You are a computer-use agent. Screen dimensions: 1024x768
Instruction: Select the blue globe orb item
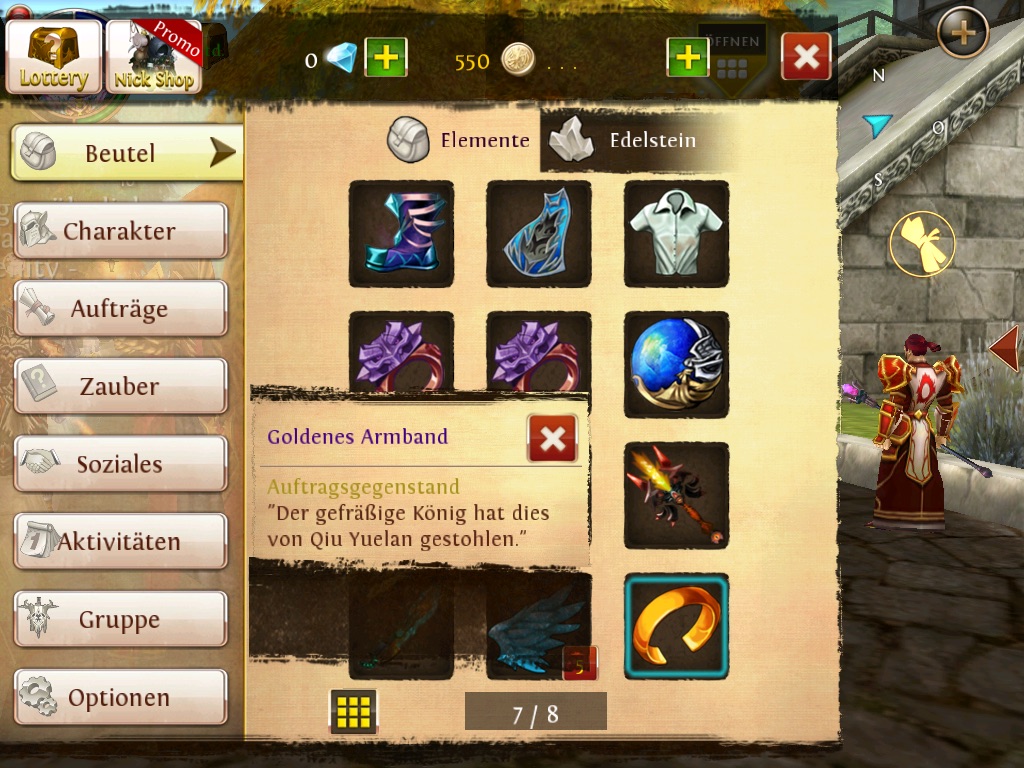coord(676,365)
